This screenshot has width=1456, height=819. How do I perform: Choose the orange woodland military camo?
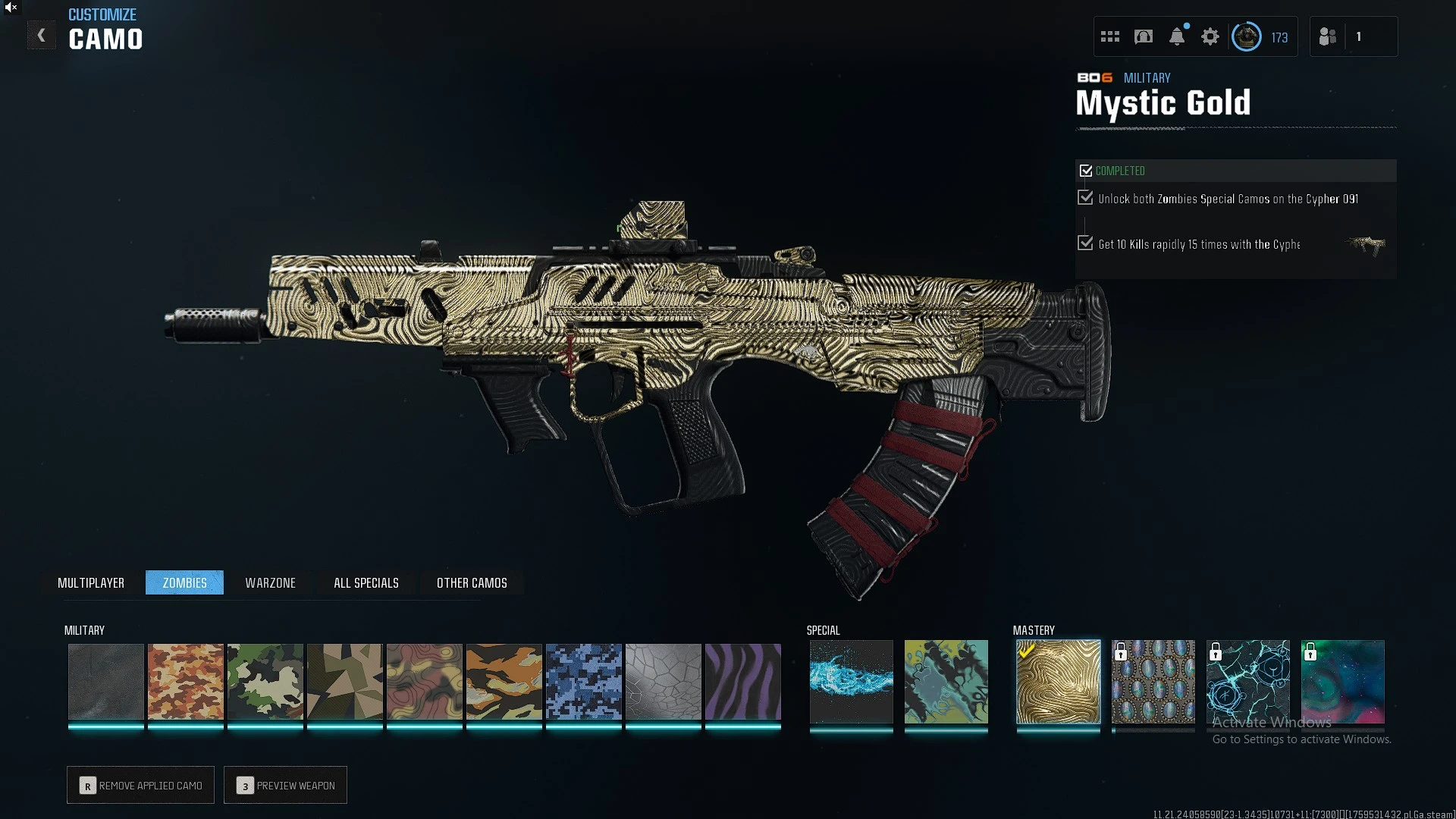click(x=186, y=682)
